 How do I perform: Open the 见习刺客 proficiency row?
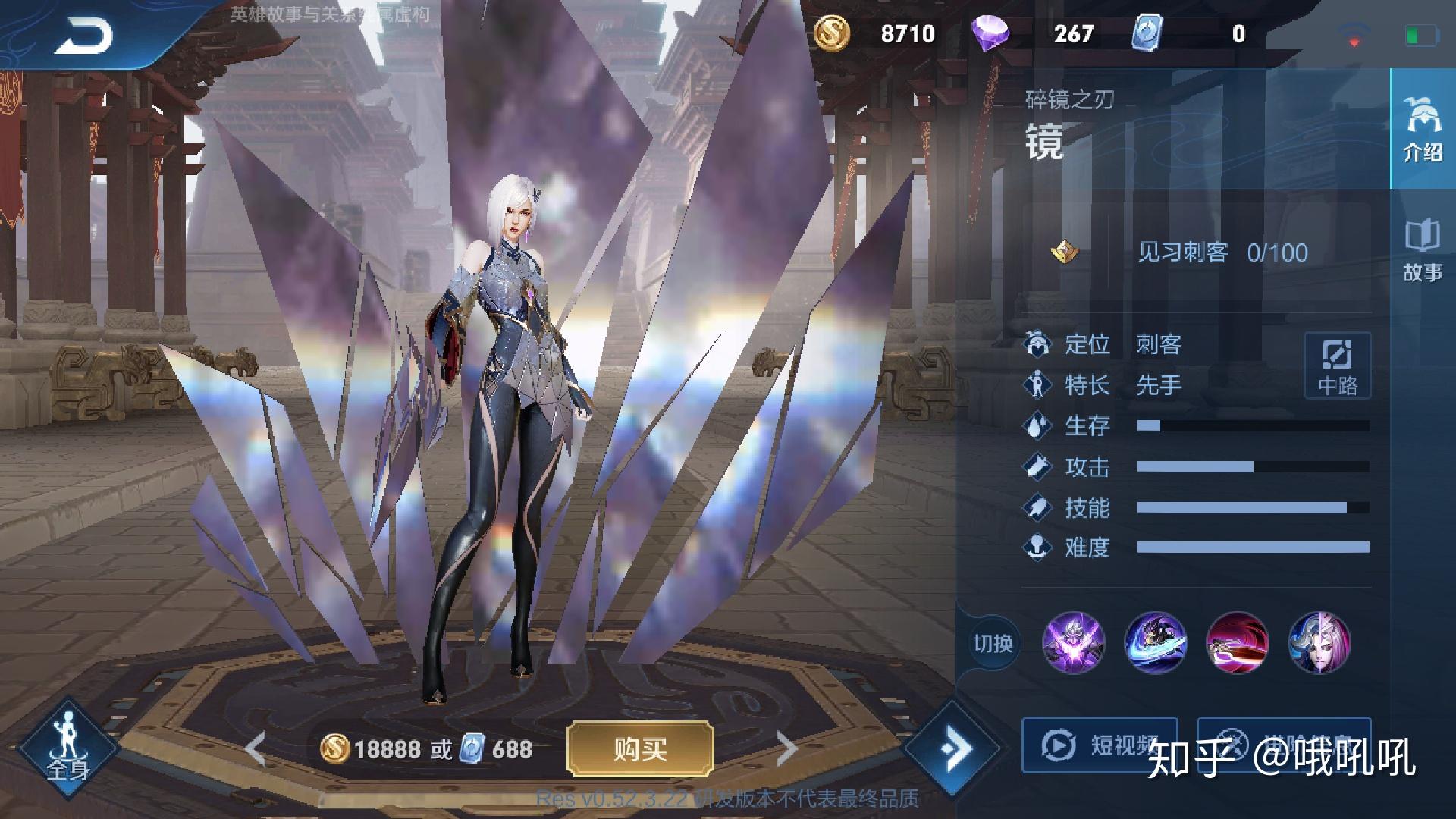1197,253
